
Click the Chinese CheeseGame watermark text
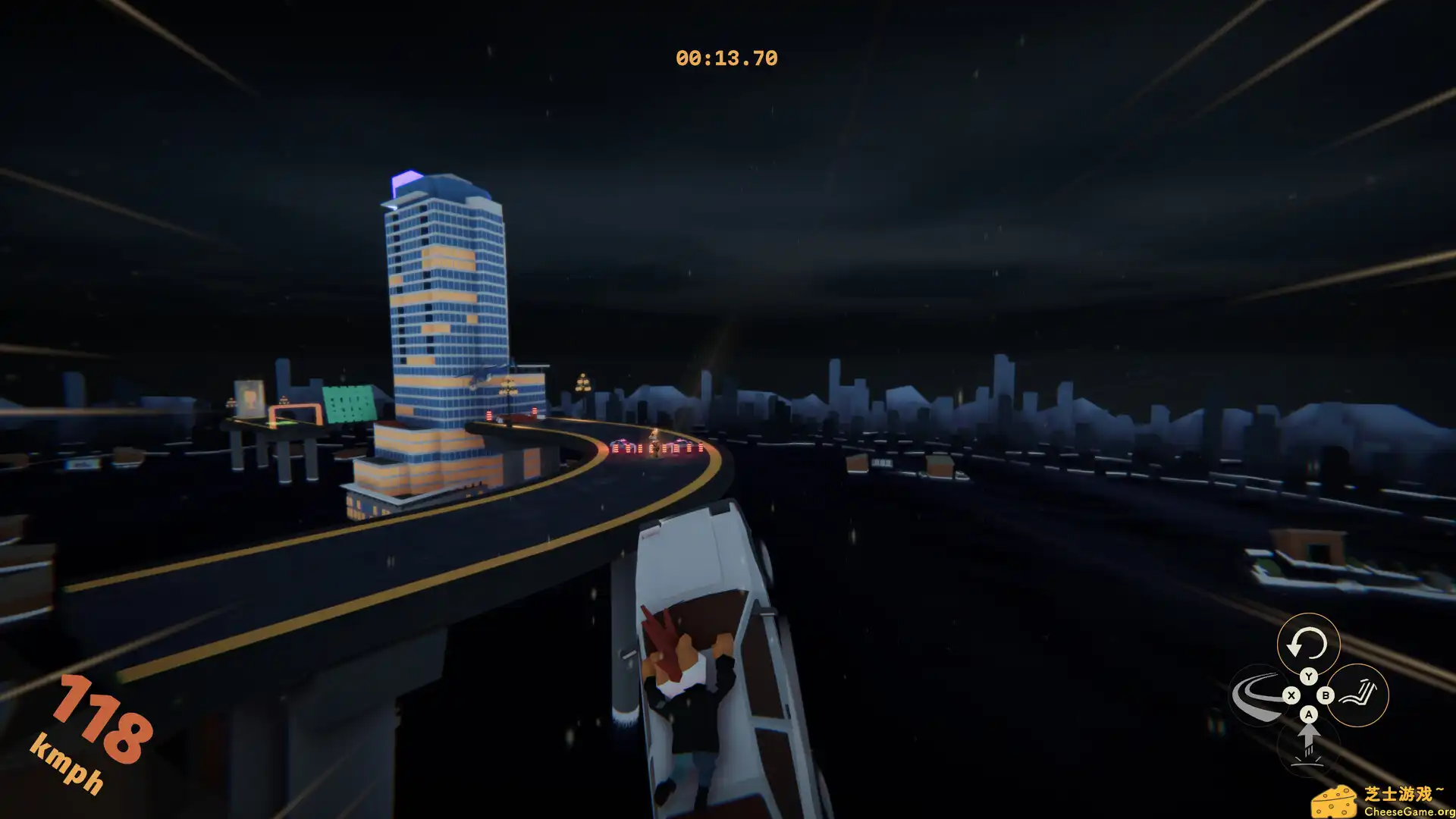1402,792
